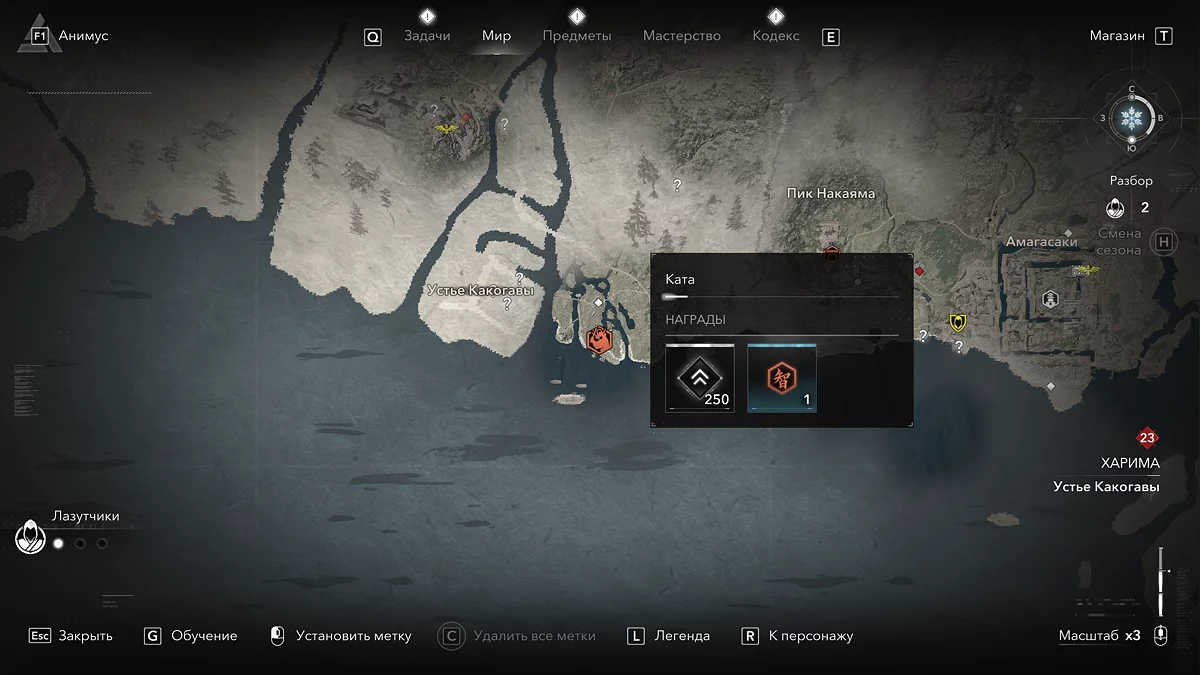Open the Анимус menu
This screenshot has width=1200, height=675.
click(83, 36)
